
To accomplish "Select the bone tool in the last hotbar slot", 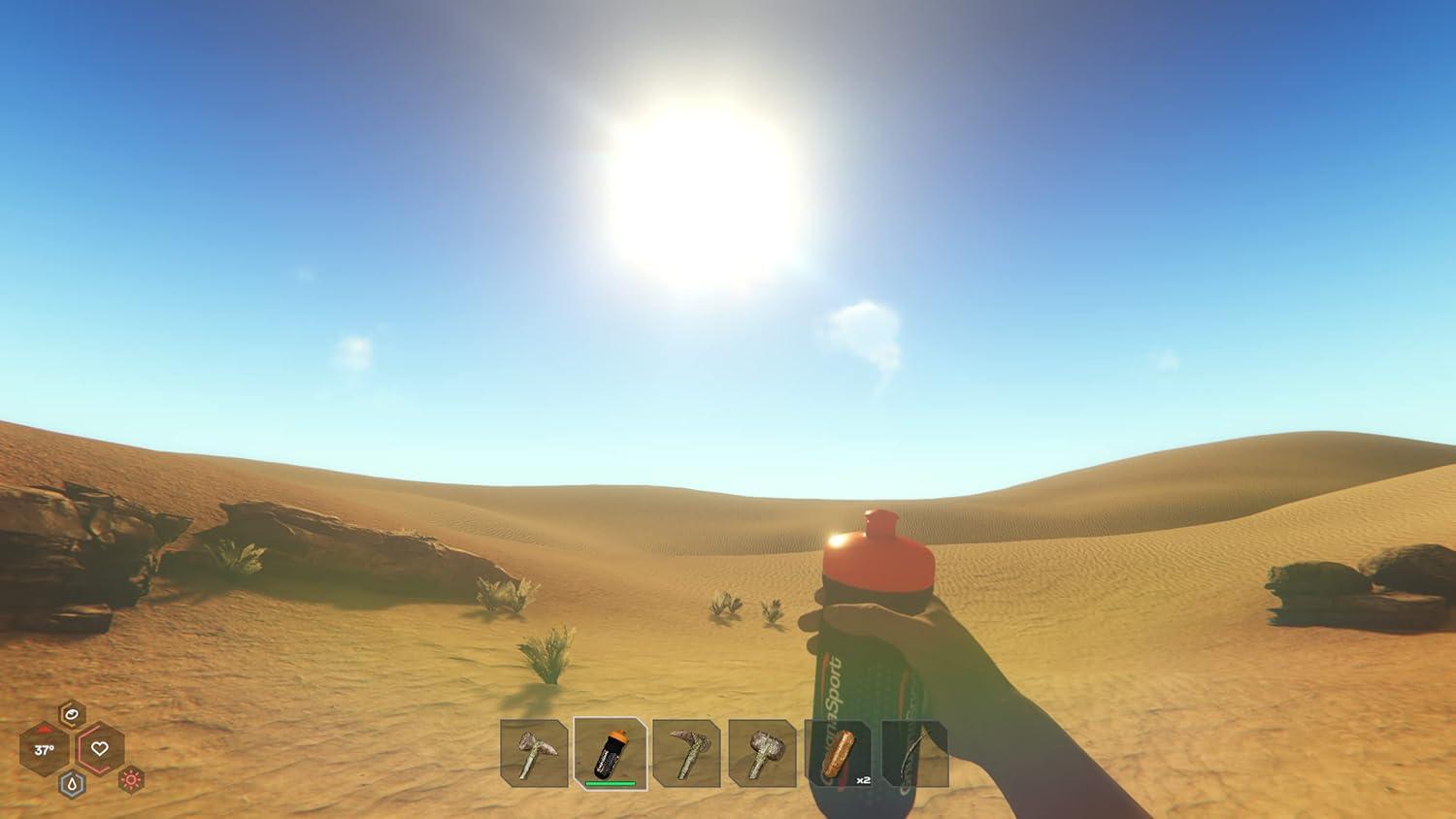I will pyautogui.click(x=913, y=755).
